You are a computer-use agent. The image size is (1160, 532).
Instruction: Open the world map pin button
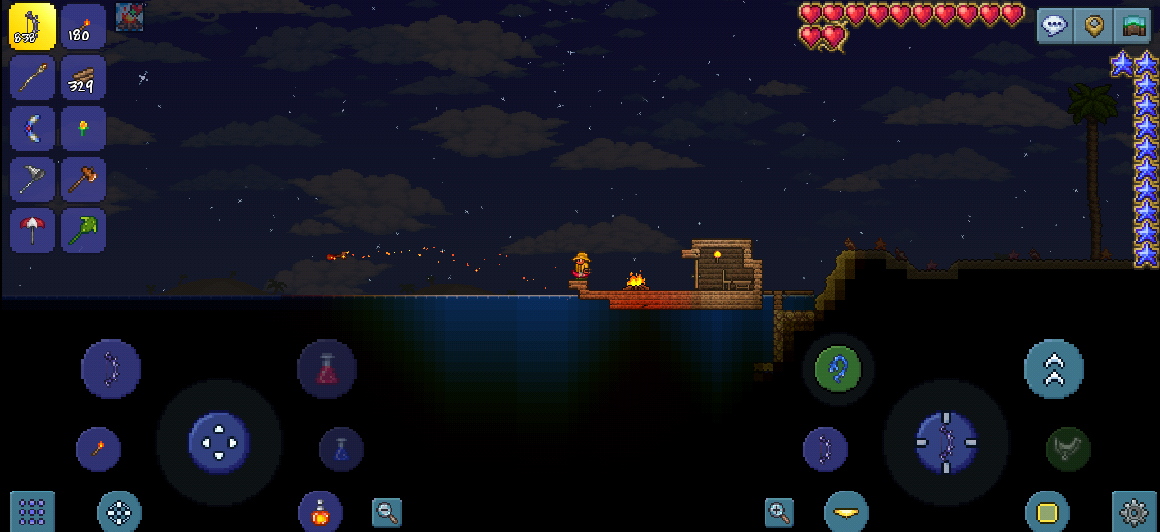(1092, 26)
